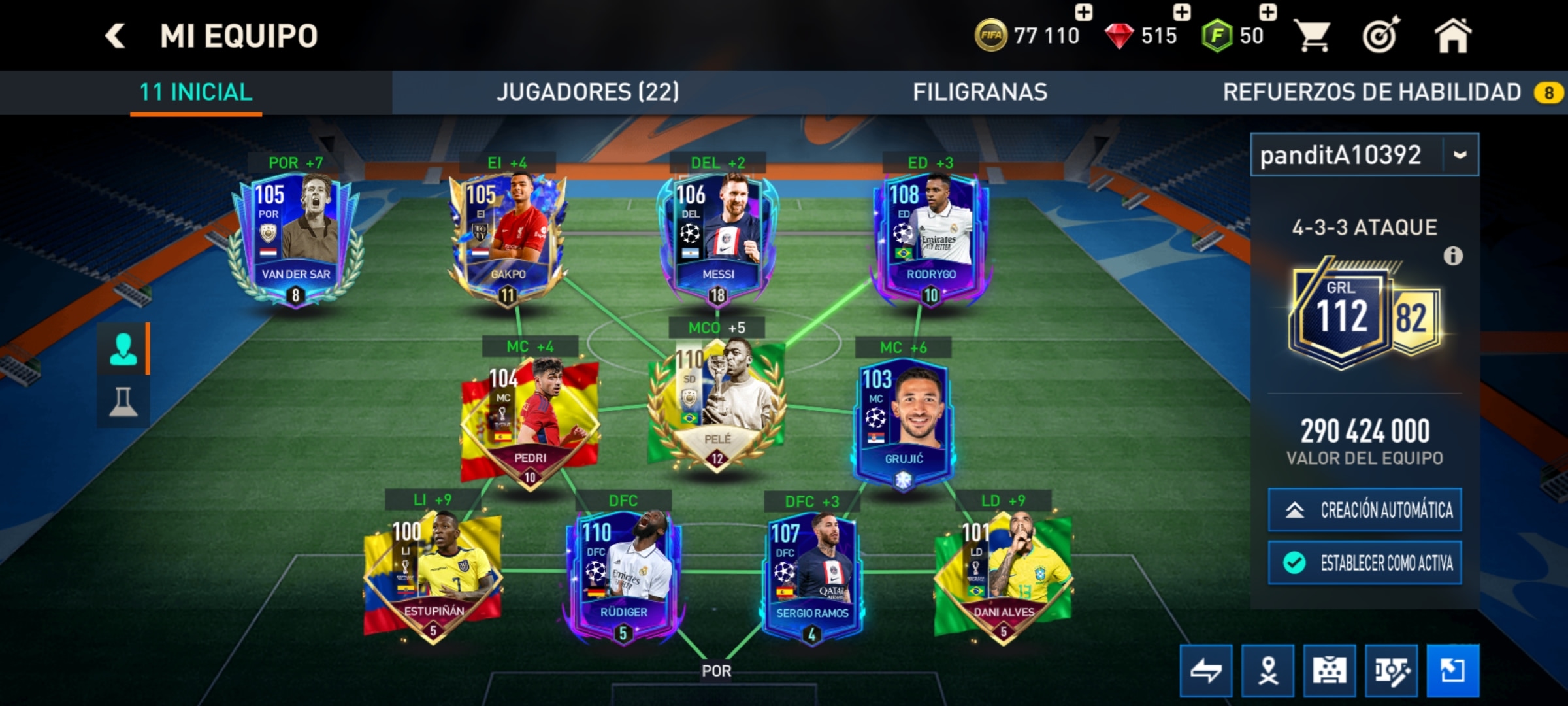
Task: Return to the home screen
Action: point(1452,35)
